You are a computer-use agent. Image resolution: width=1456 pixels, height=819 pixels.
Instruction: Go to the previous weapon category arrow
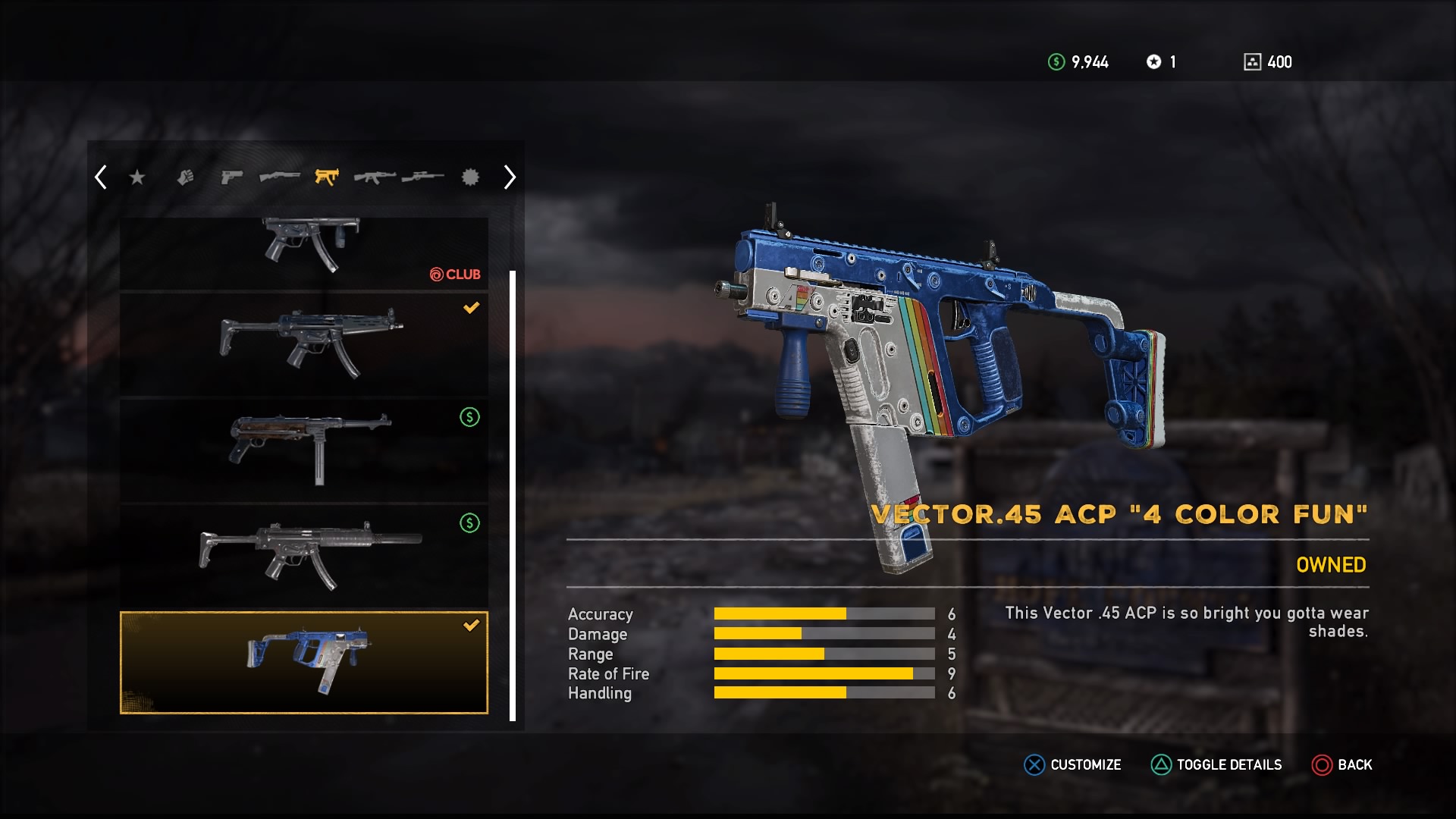101,177
